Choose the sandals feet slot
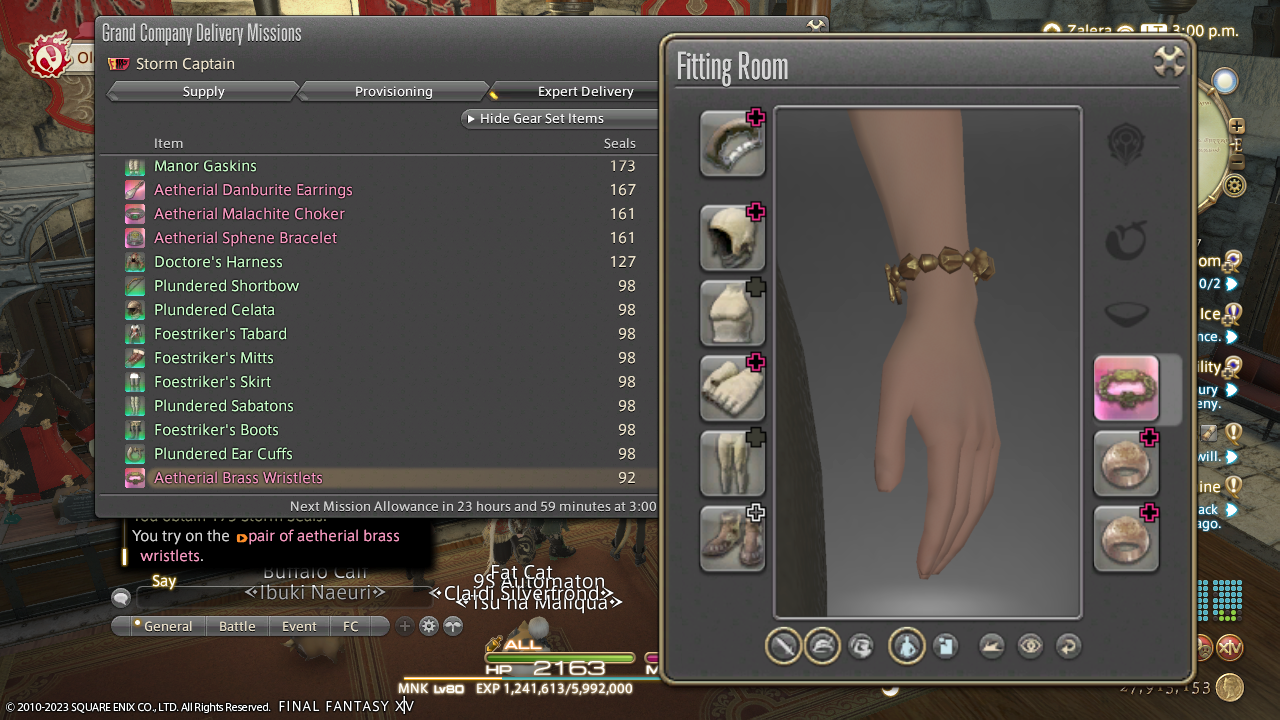This screenshot has height=720, width=1280. click(732, 538)
